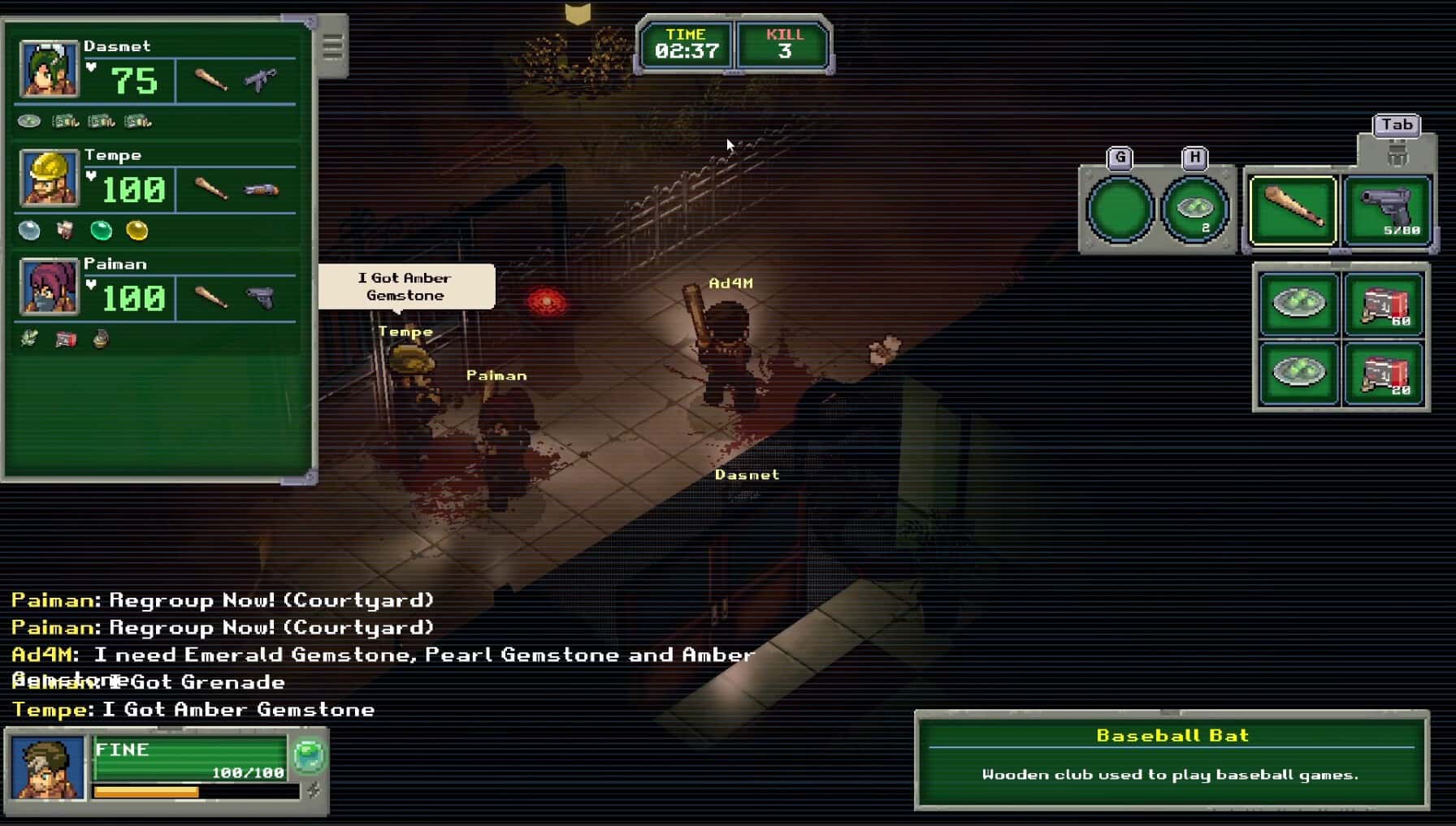Click the Tab key label above the backpack

[x=1397, y=125]
